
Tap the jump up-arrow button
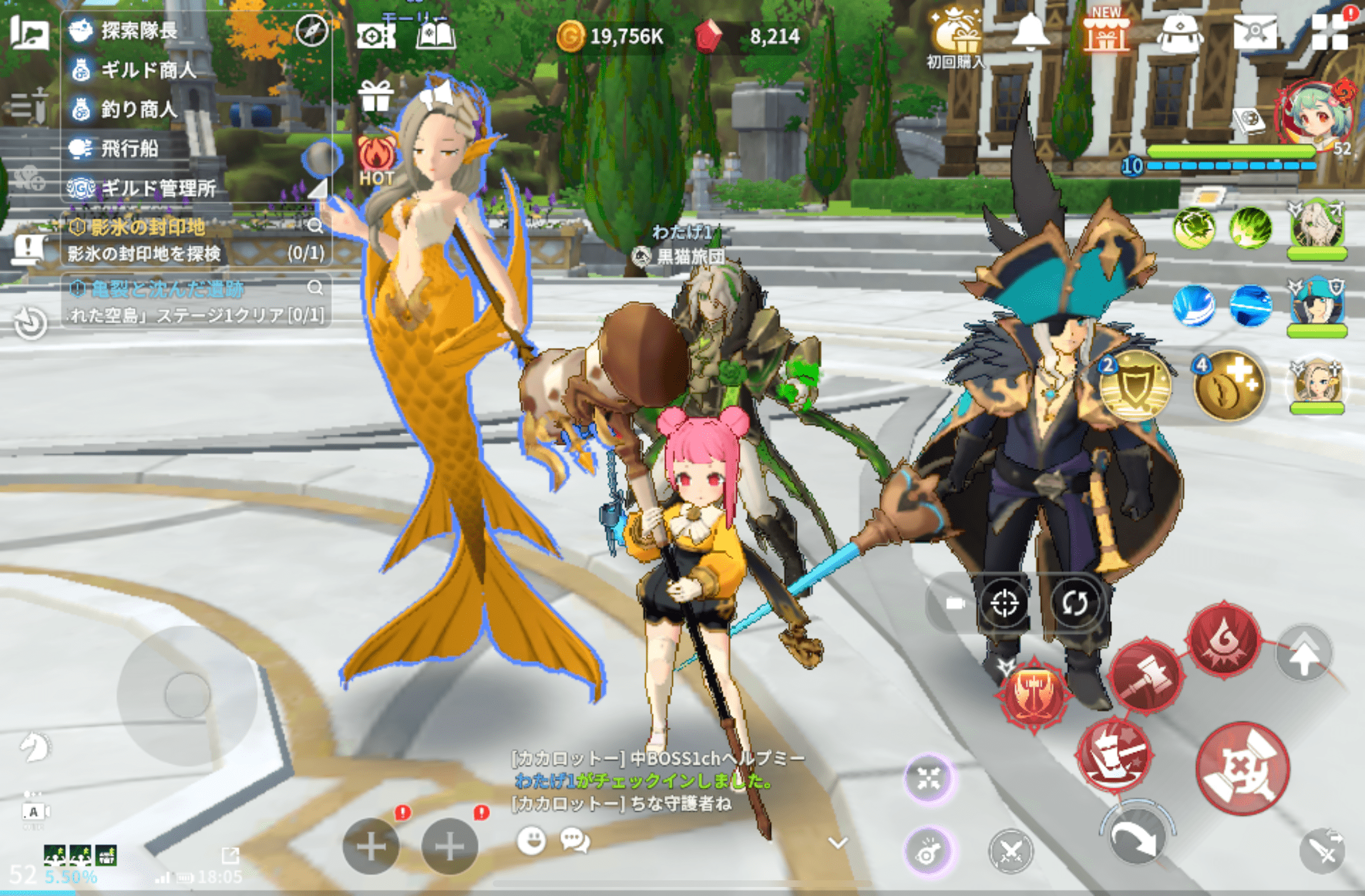click(1304, 655)
